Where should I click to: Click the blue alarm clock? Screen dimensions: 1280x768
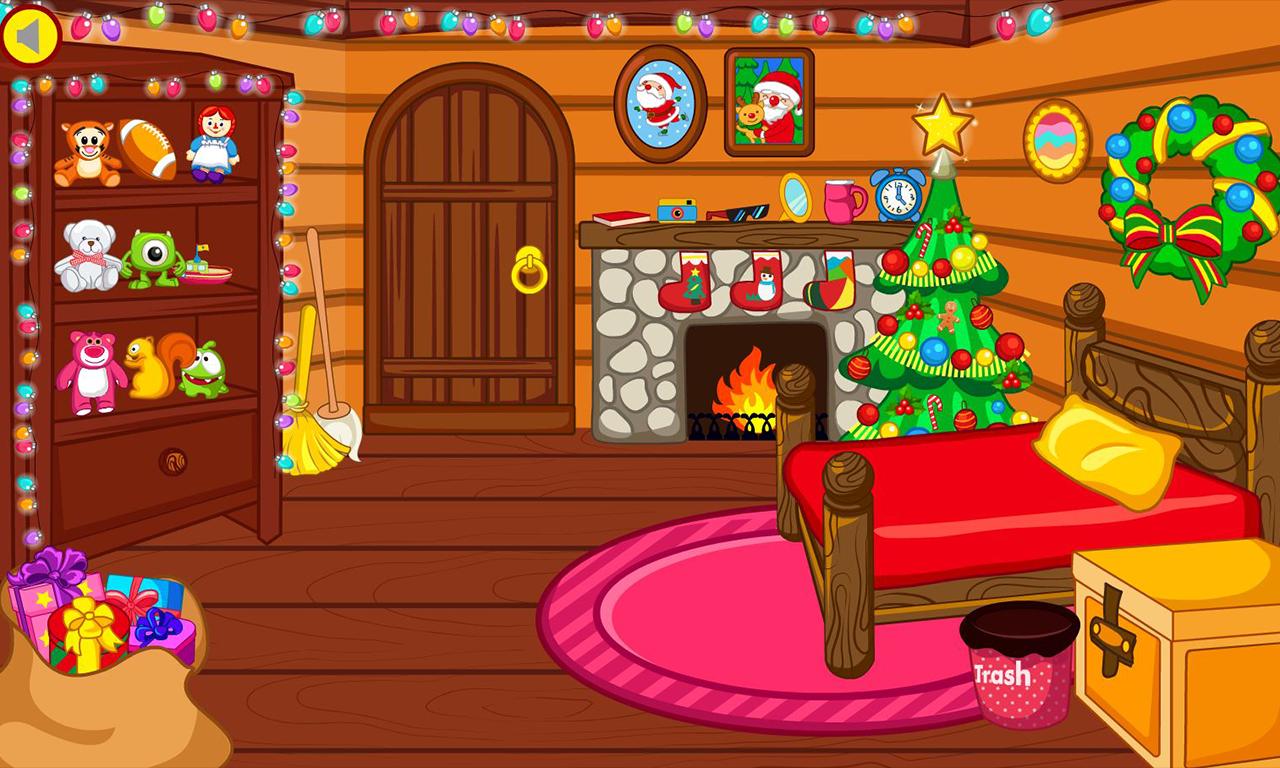895,196
